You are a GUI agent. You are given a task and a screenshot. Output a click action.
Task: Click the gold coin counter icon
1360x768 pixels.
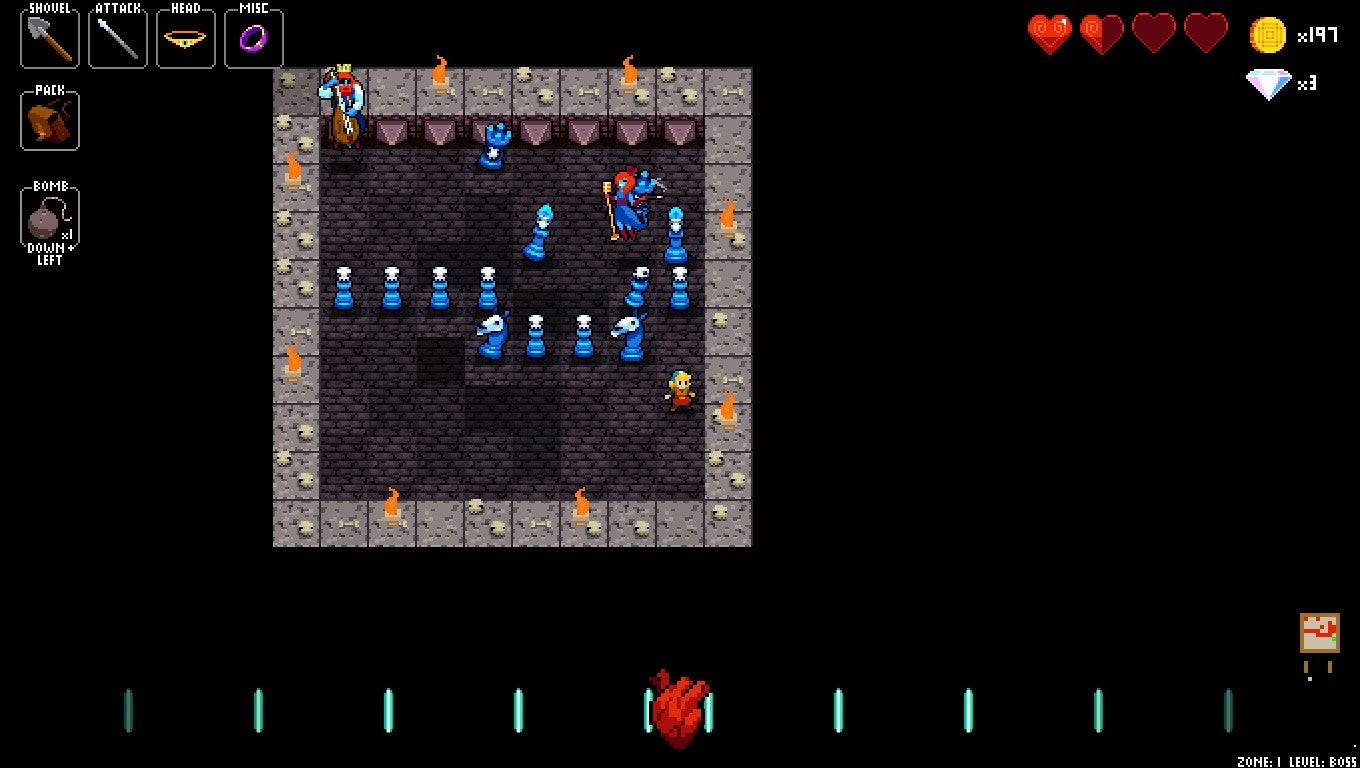[x=1268, y=33]
